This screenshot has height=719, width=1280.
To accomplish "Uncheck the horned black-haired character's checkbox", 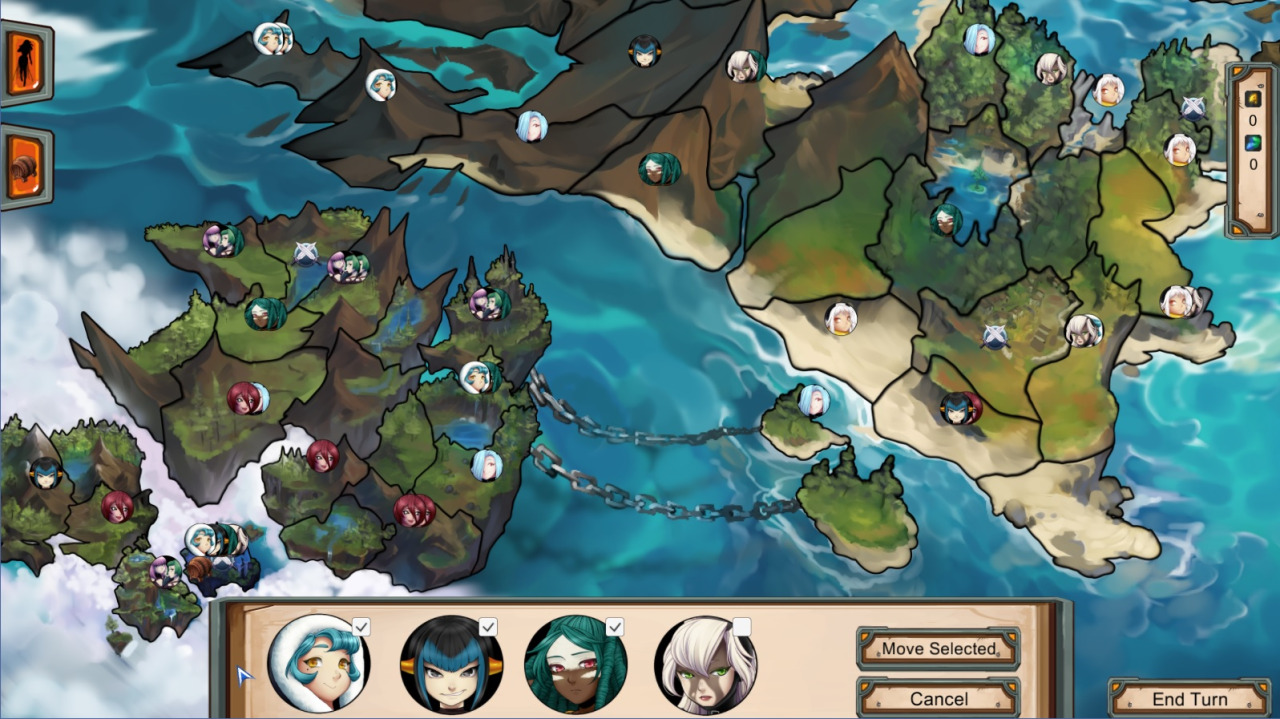I will click(x=488, y=627).
